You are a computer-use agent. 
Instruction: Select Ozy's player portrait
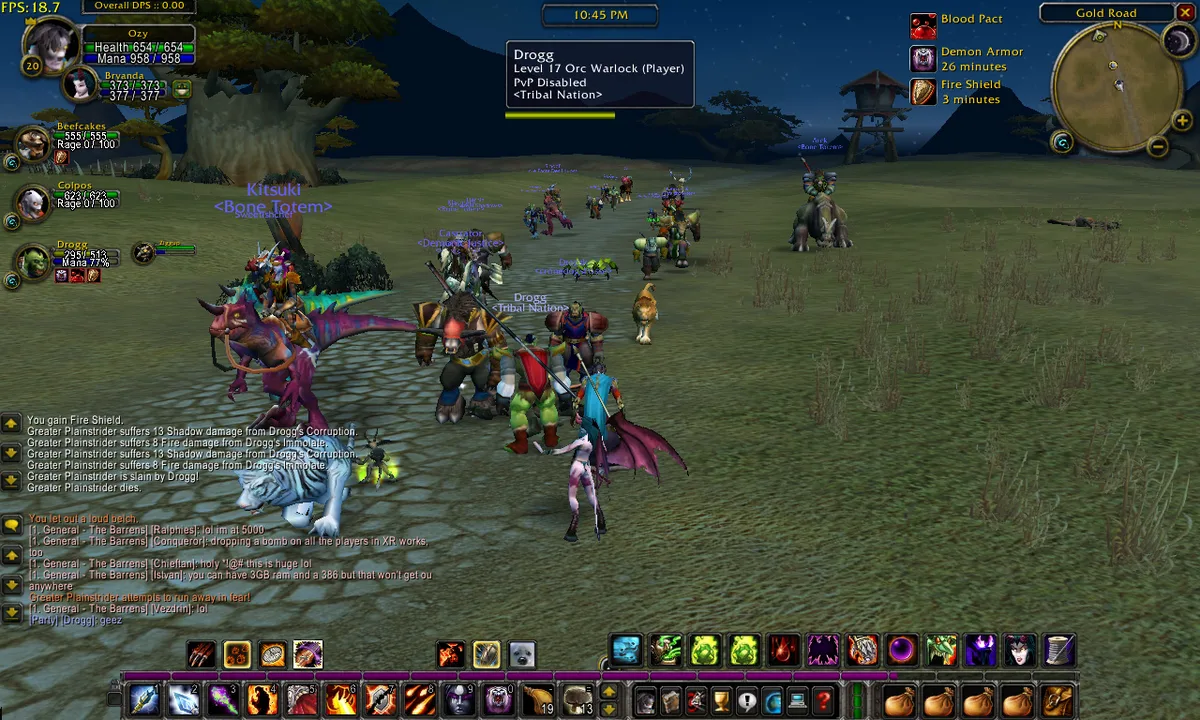(x=50, y=44)
